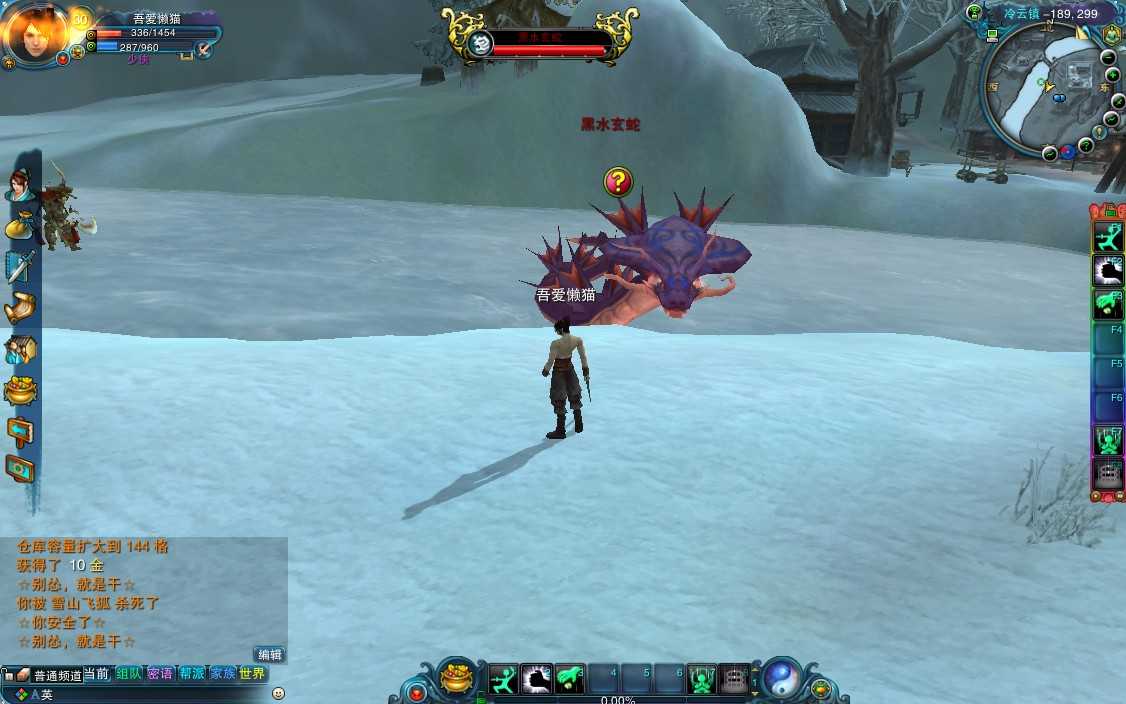Choose the 世界 world chat tab
This screenshot has height=704, width=1126.
pos(252,674)
